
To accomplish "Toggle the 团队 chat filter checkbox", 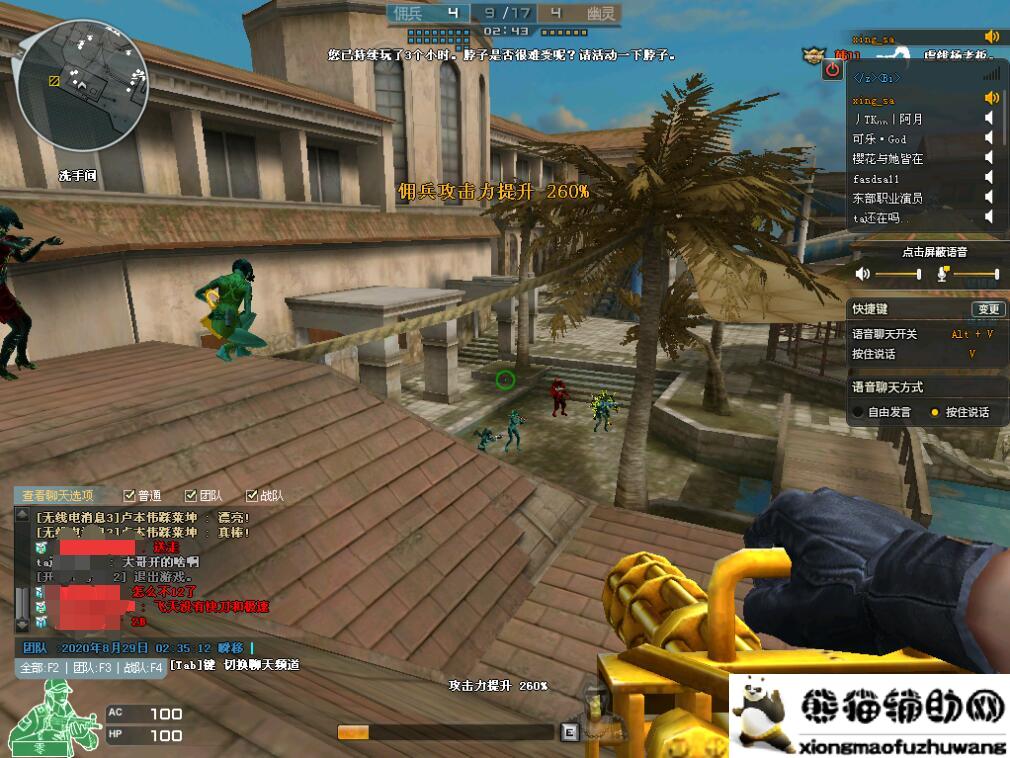I will click(x=191, y=495).
